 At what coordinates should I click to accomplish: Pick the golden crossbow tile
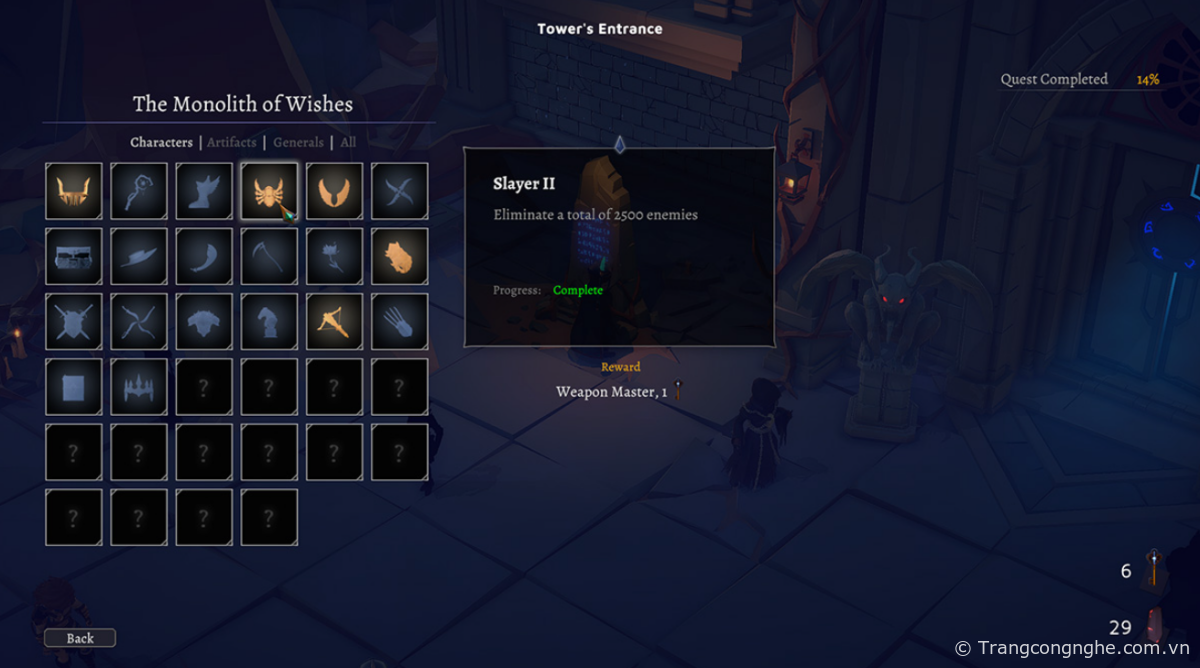pyautogui.click(x=334, y=321)
